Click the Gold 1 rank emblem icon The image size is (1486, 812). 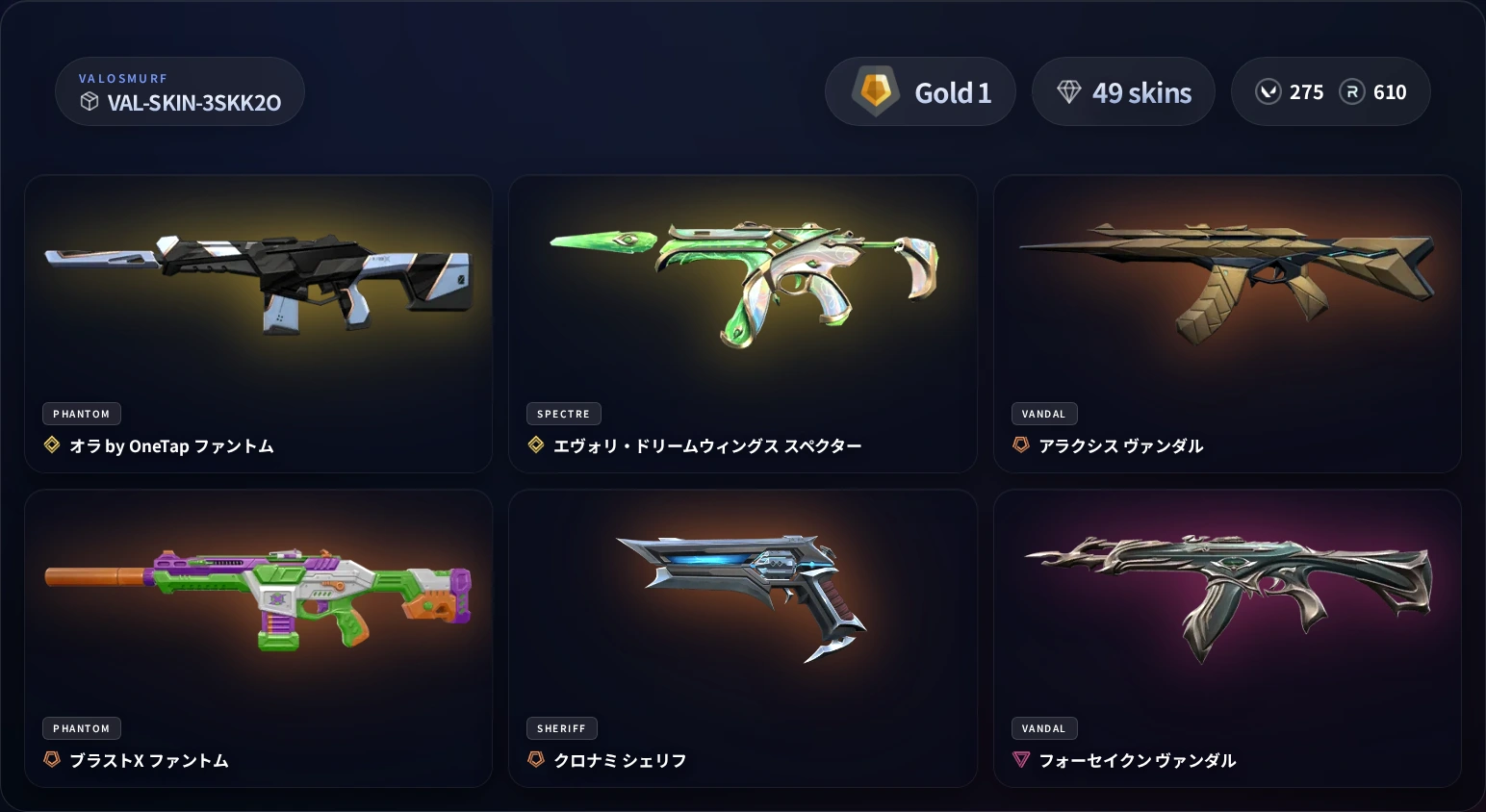point(874,90)
